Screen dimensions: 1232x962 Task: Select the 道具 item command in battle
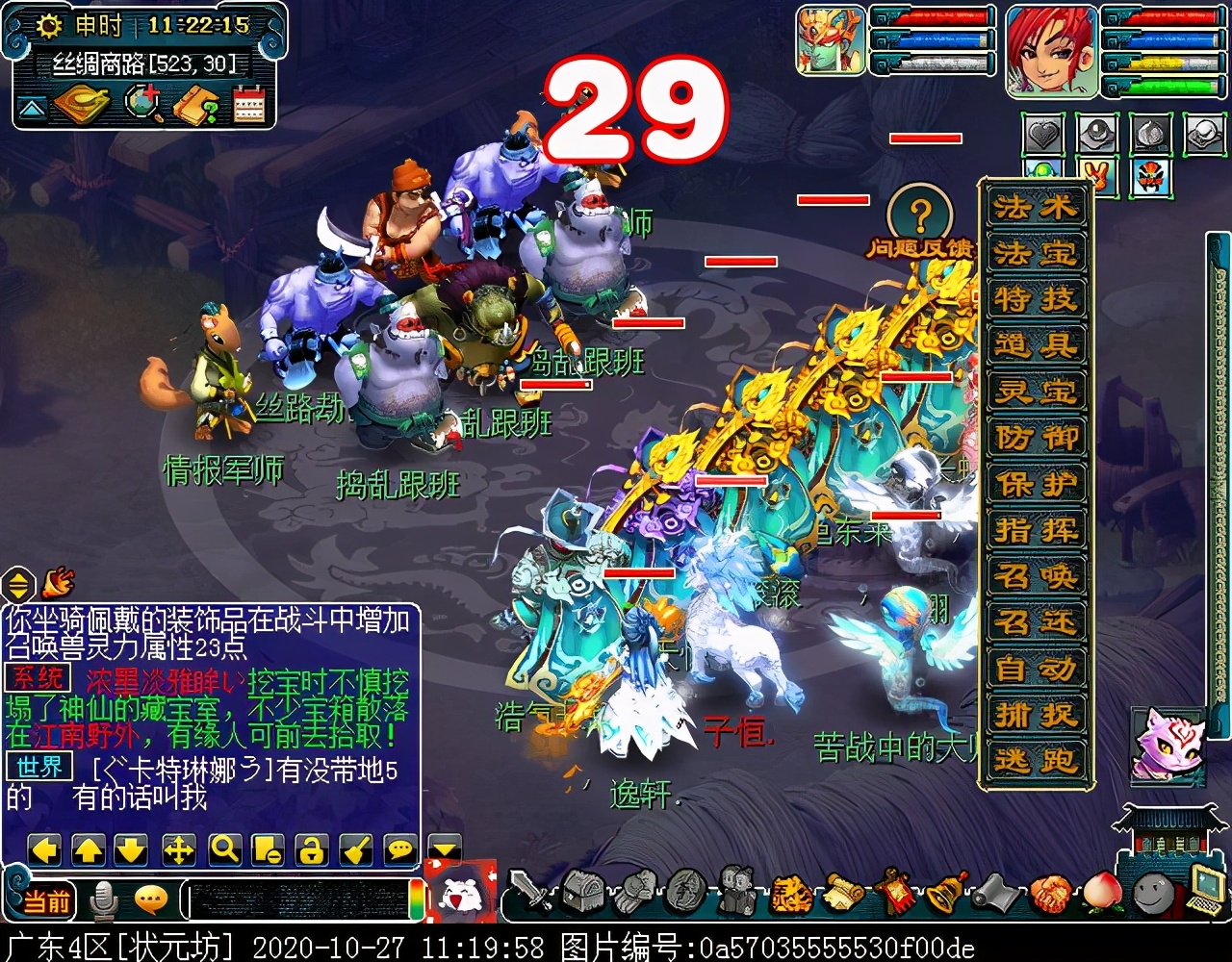pyautogui.click(x=1035, y=342)
